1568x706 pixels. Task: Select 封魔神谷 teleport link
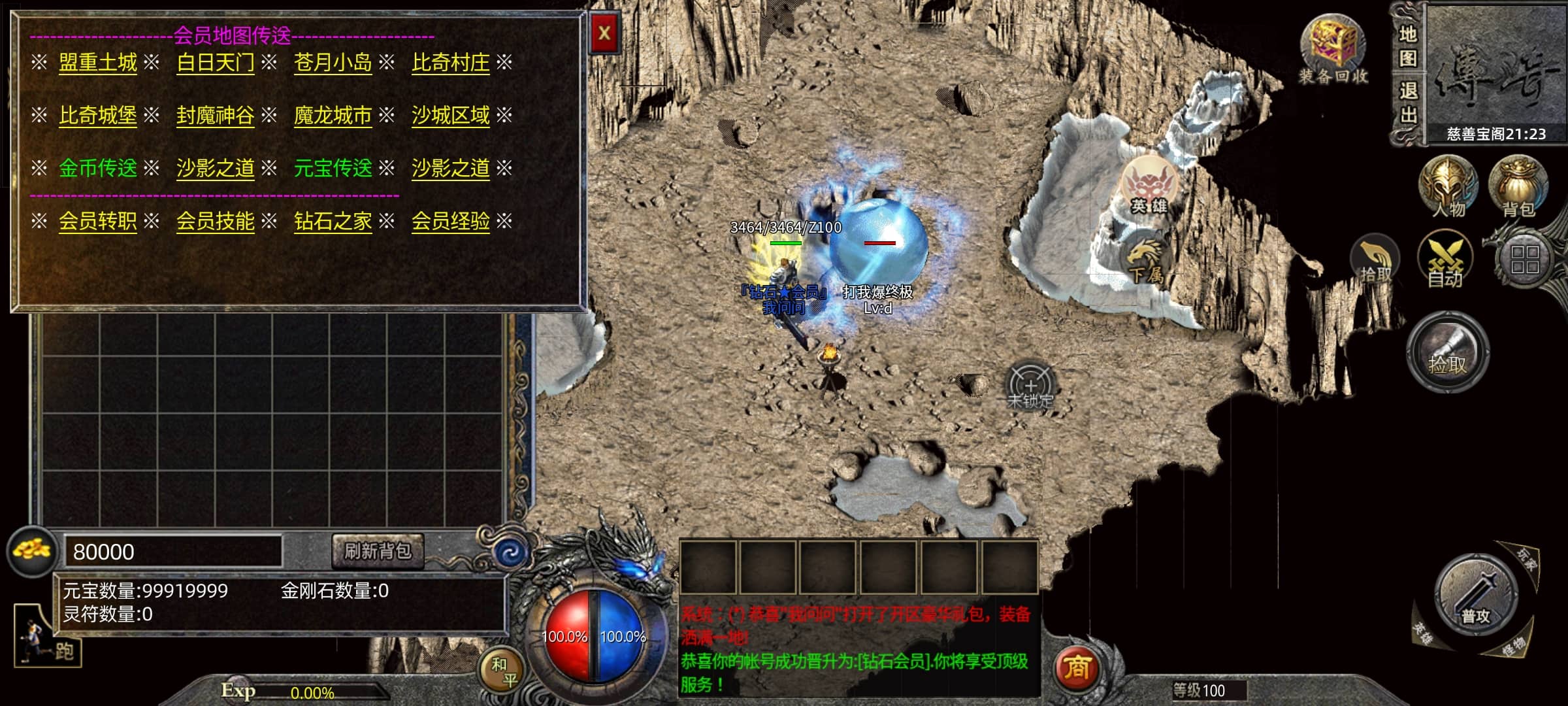pos(216,116)
